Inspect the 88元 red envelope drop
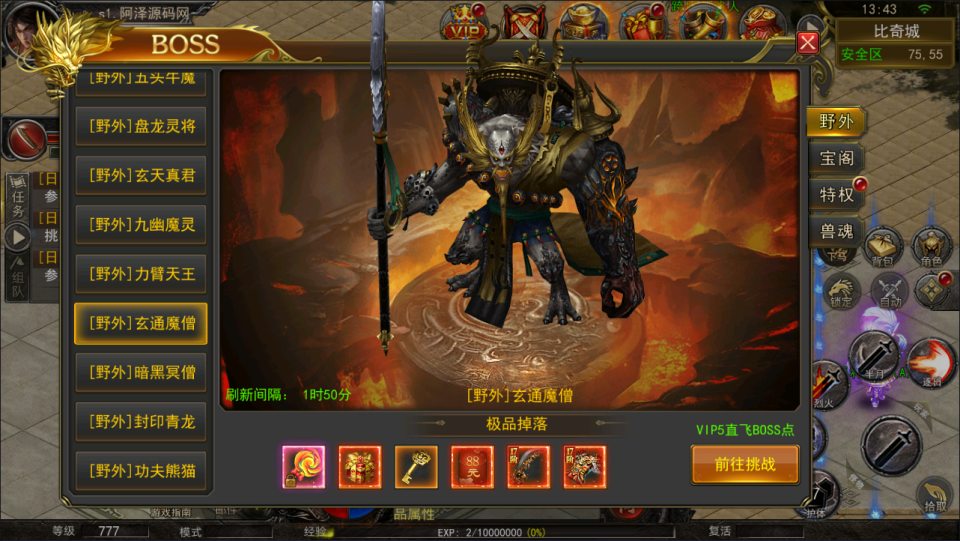 click(472, 466)
